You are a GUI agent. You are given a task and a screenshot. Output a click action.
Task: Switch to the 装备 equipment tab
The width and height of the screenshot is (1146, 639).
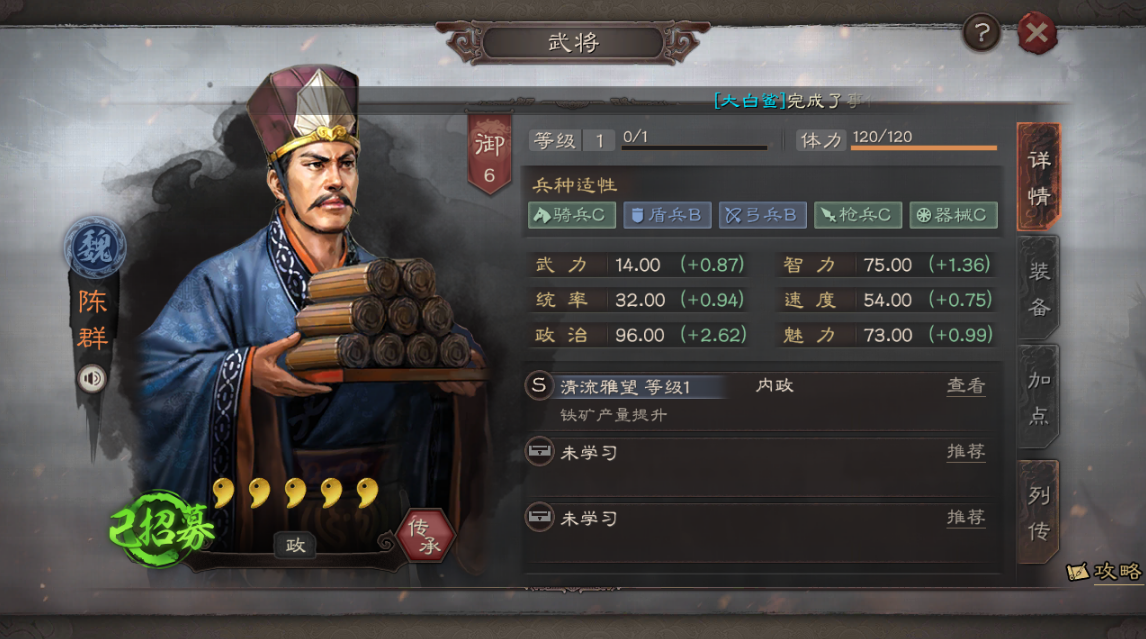[x=1039, y=289]
